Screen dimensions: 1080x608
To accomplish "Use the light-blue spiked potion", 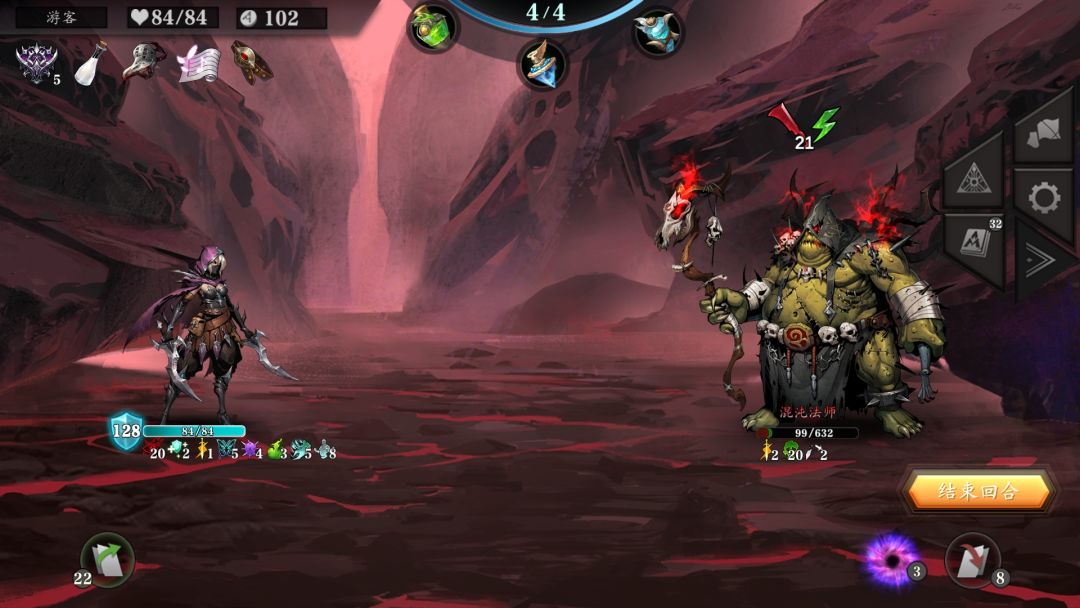I will point(657,30).
